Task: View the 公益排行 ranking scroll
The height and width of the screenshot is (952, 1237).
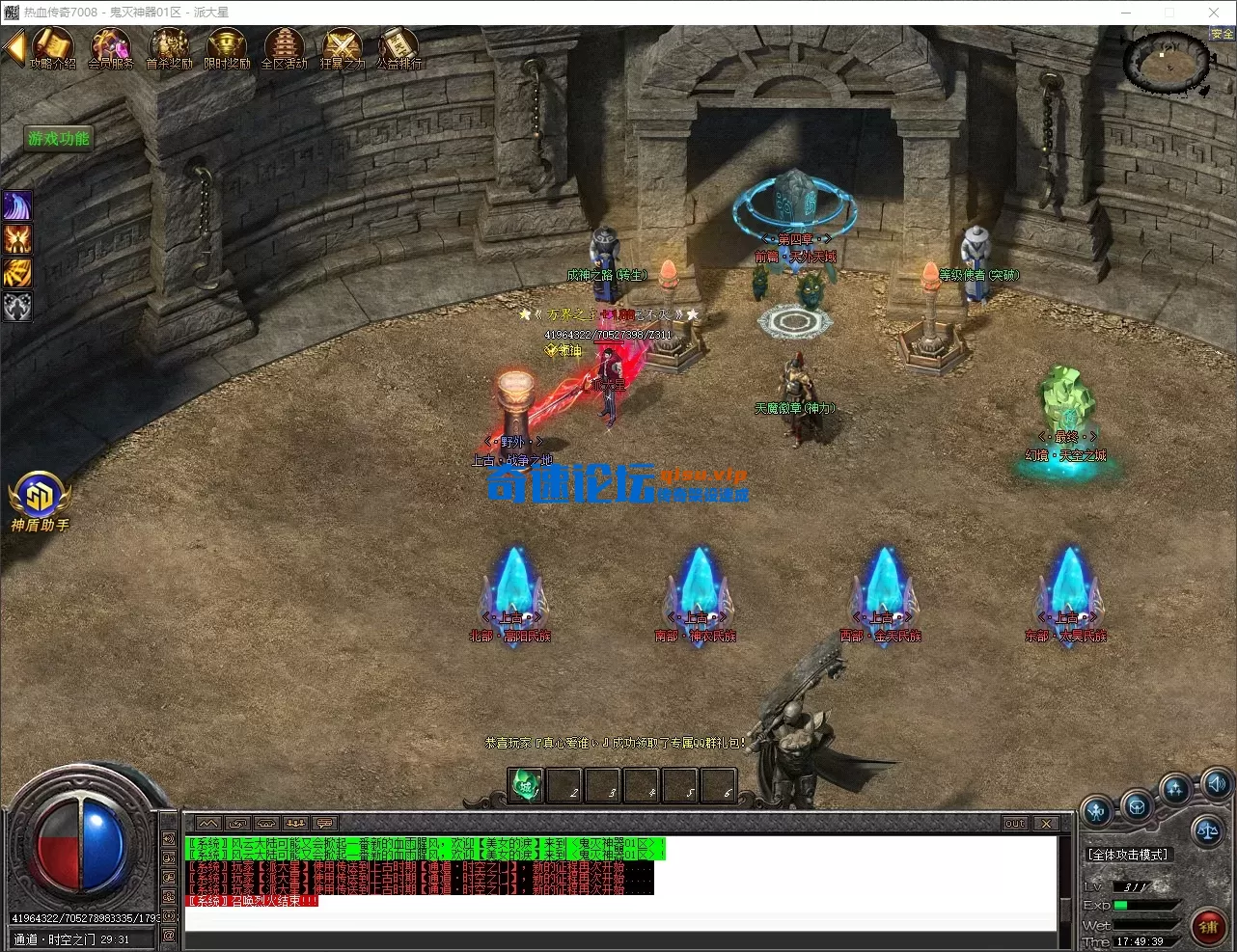Action: tap(399, 46)
